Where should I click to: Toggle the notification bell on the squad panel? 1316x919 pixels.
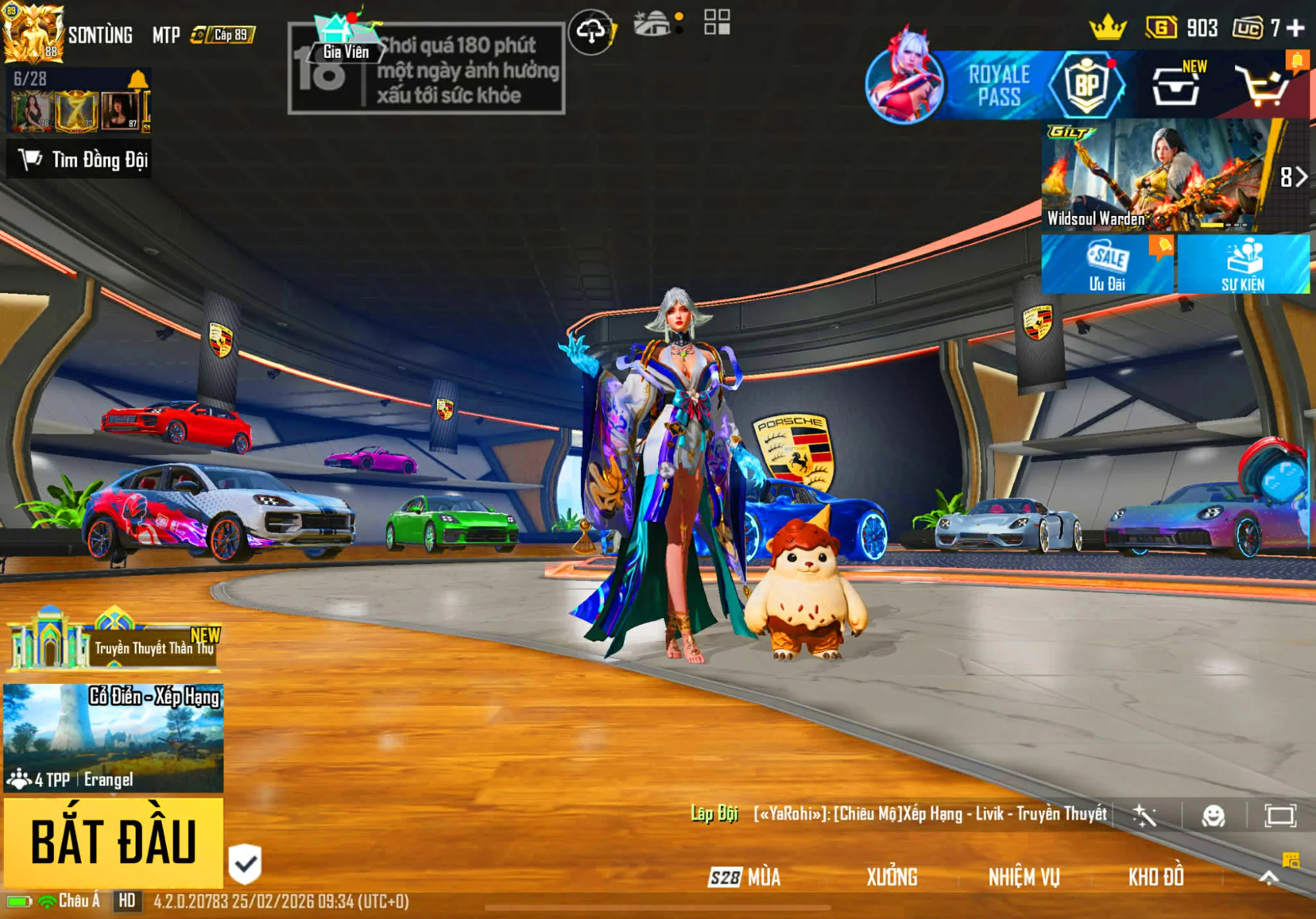point(138,78)
